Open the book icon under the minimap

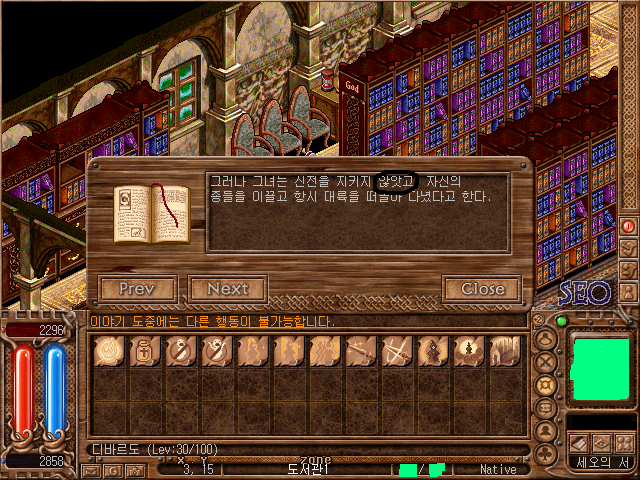578,443
